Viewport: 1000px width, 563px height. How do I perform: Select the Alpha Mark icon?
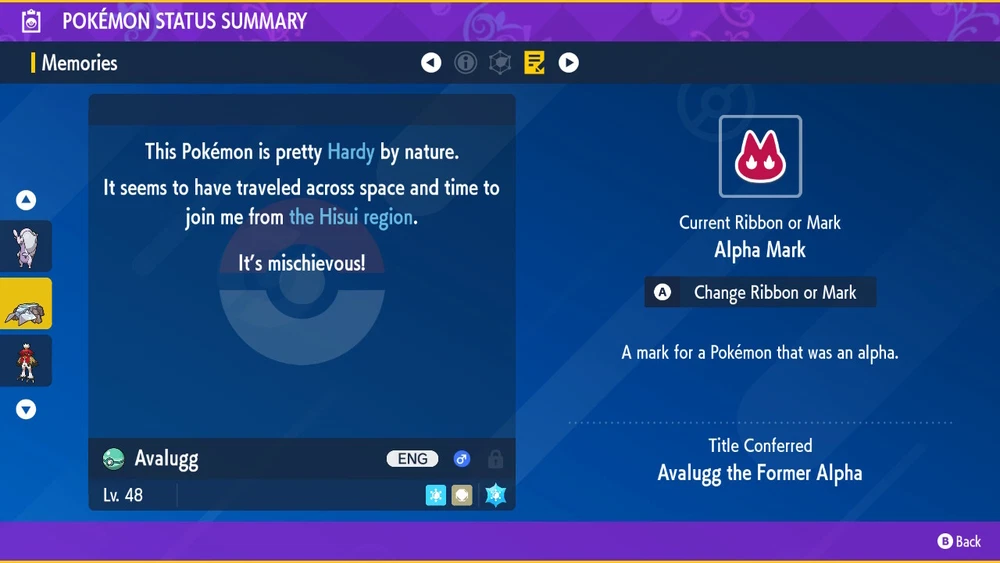click(x=760, y=157)
